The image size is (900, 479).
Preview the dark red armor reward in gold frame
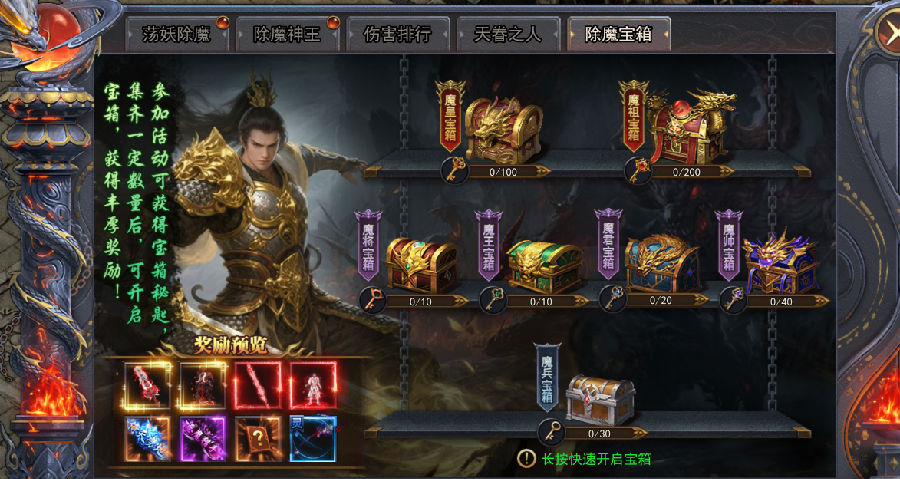pyautogui.click(x=201, y=385)
